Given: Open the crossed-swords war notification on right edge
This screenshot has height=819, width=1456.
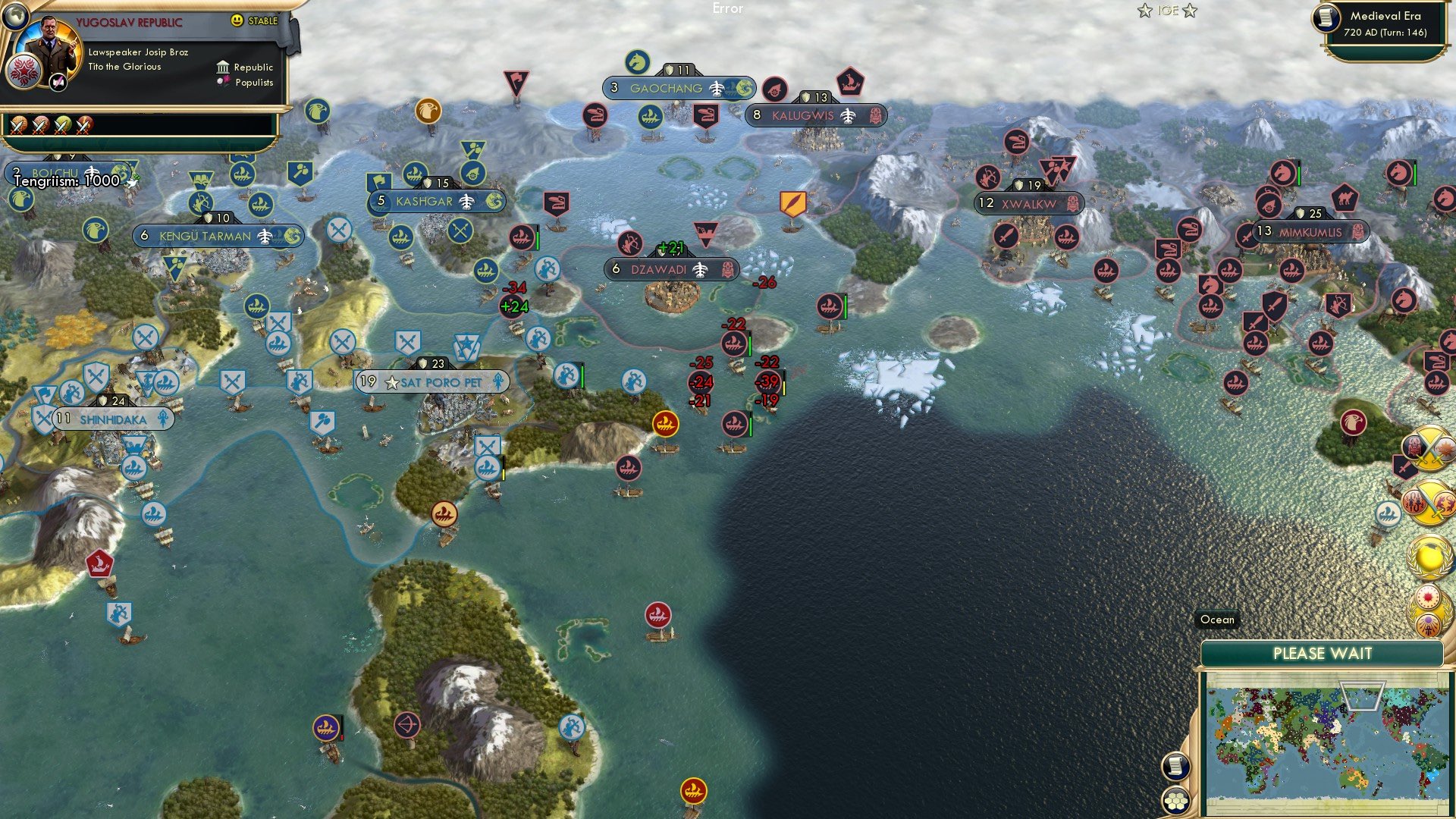Looking at the screenshot, I should click(1428, 448).
